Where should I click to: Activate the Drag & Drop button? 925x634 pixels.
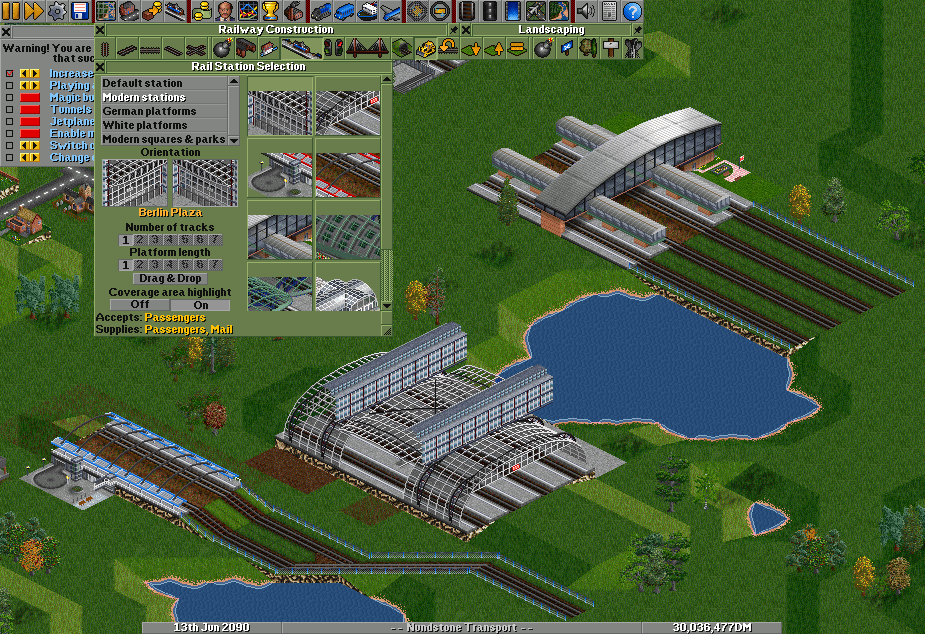(x=170, y=278)
